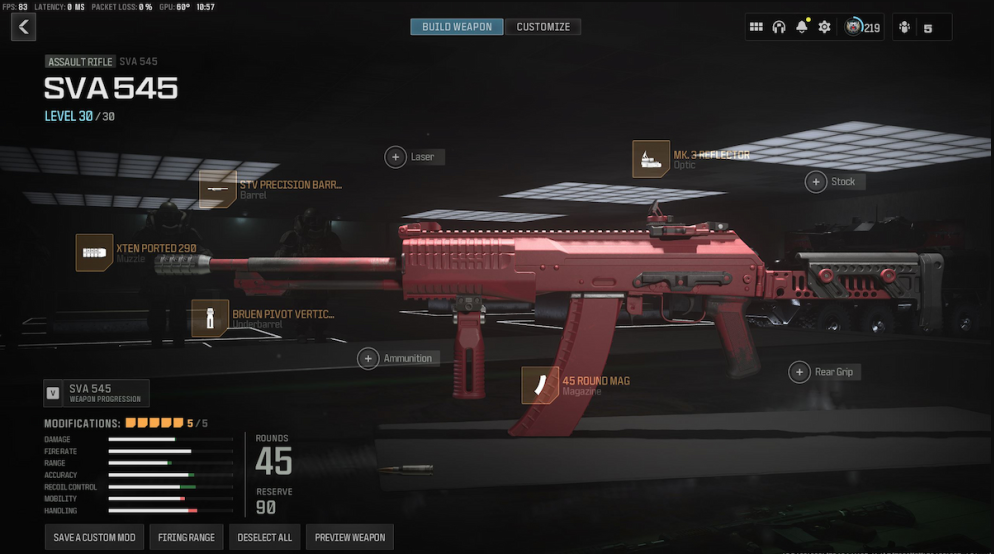Switch to the Build Weapon tab
994x554 pixels.
456,27
